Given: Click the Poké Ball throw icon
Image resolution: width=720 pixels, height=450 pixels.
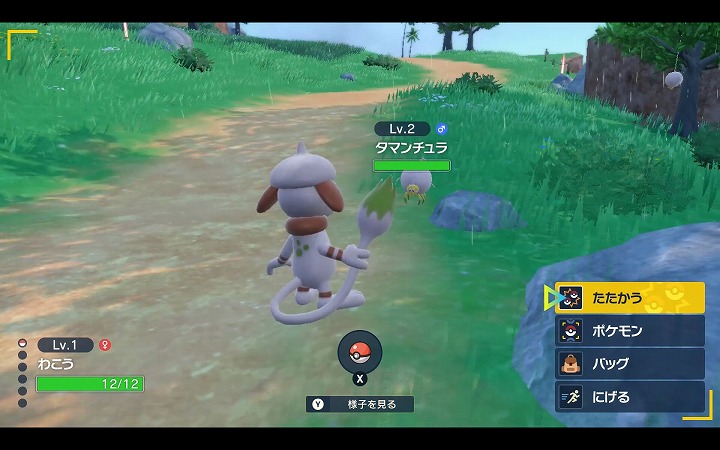Looking at the screenshot, I should (x=360, y=351).
